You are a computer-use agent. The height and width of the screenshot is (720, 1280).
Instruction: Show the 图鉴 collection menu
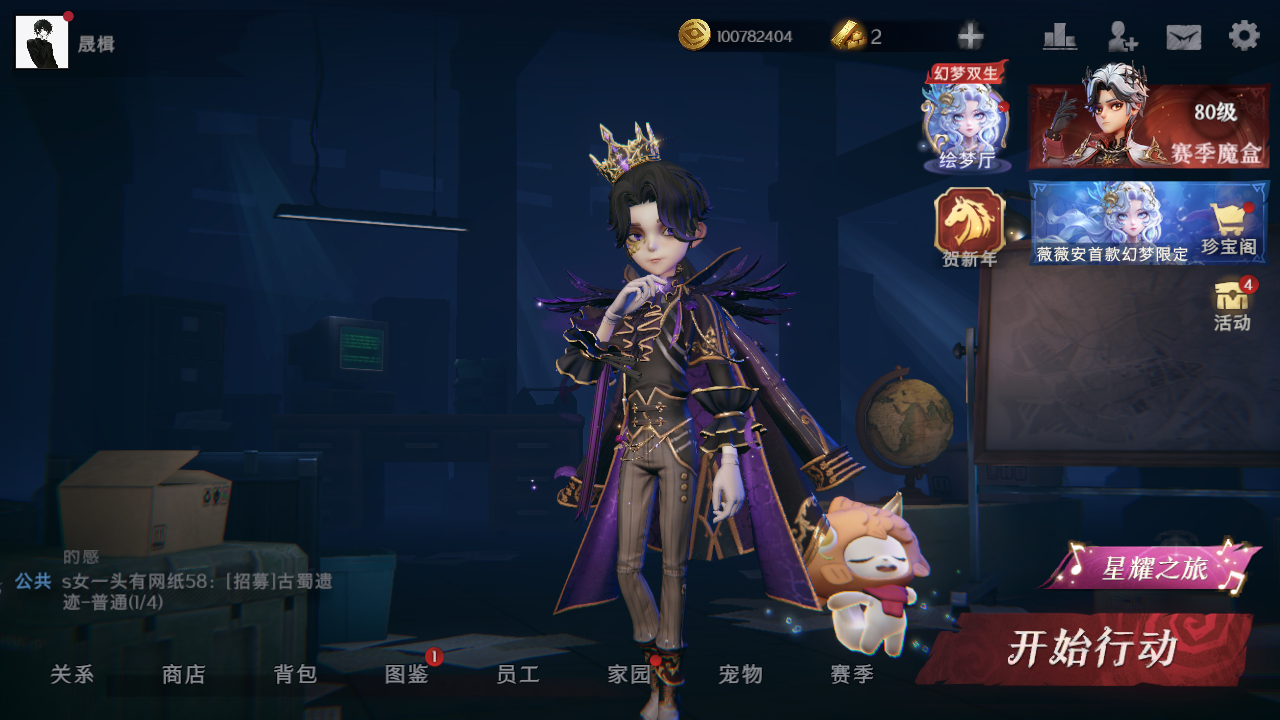pyautogui.click(x=407, y=675)
